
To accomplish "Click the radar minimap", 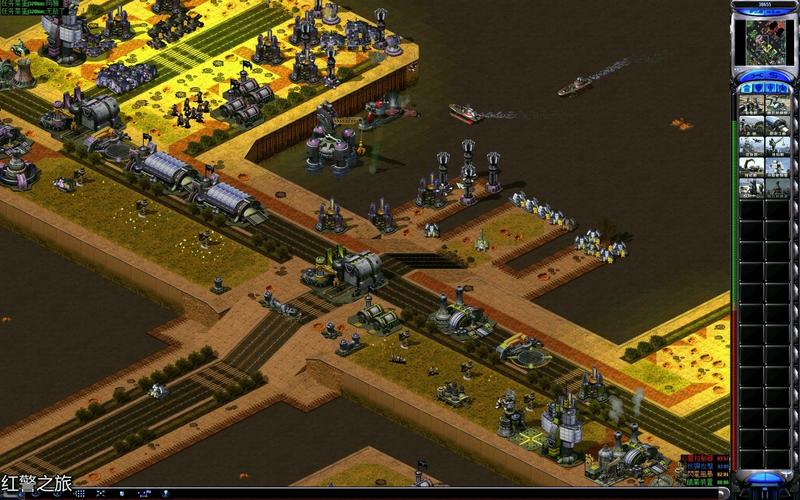I will pyautogui.click(x=765, y=39).
